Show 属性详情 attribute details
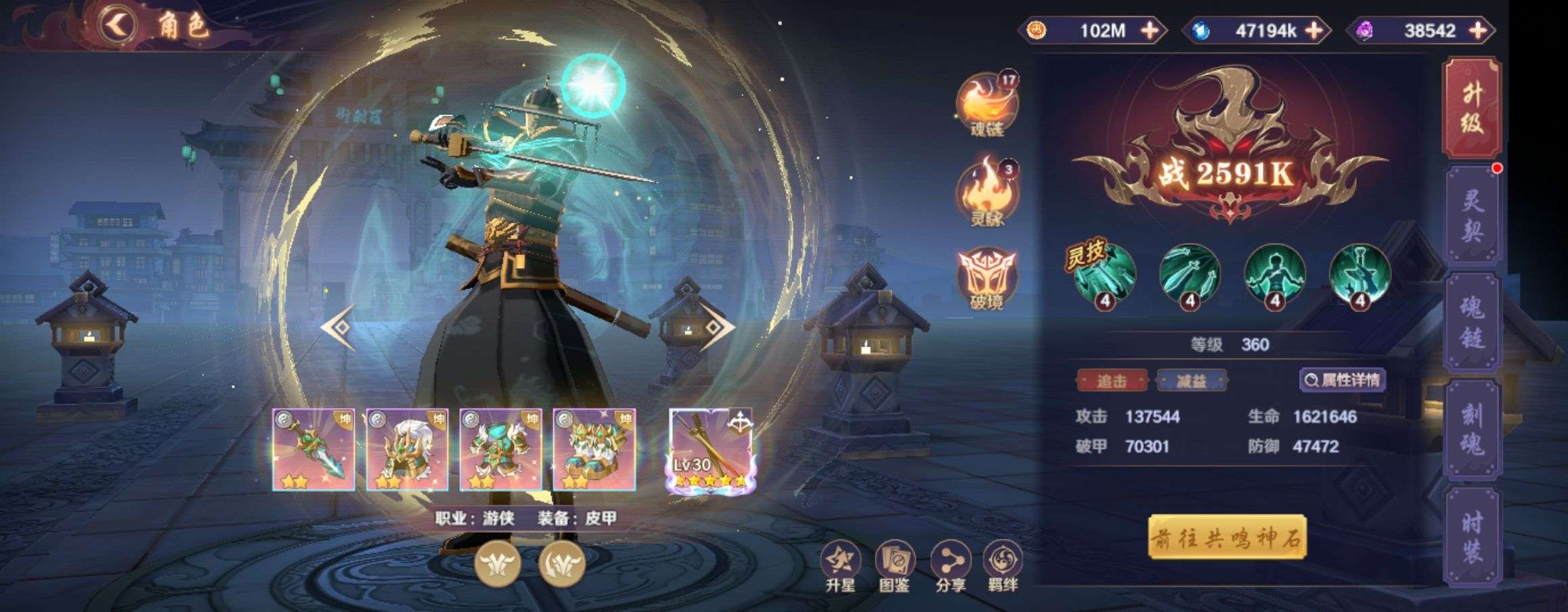Screen dimensions: 1568x612 tap(1343, 380)
